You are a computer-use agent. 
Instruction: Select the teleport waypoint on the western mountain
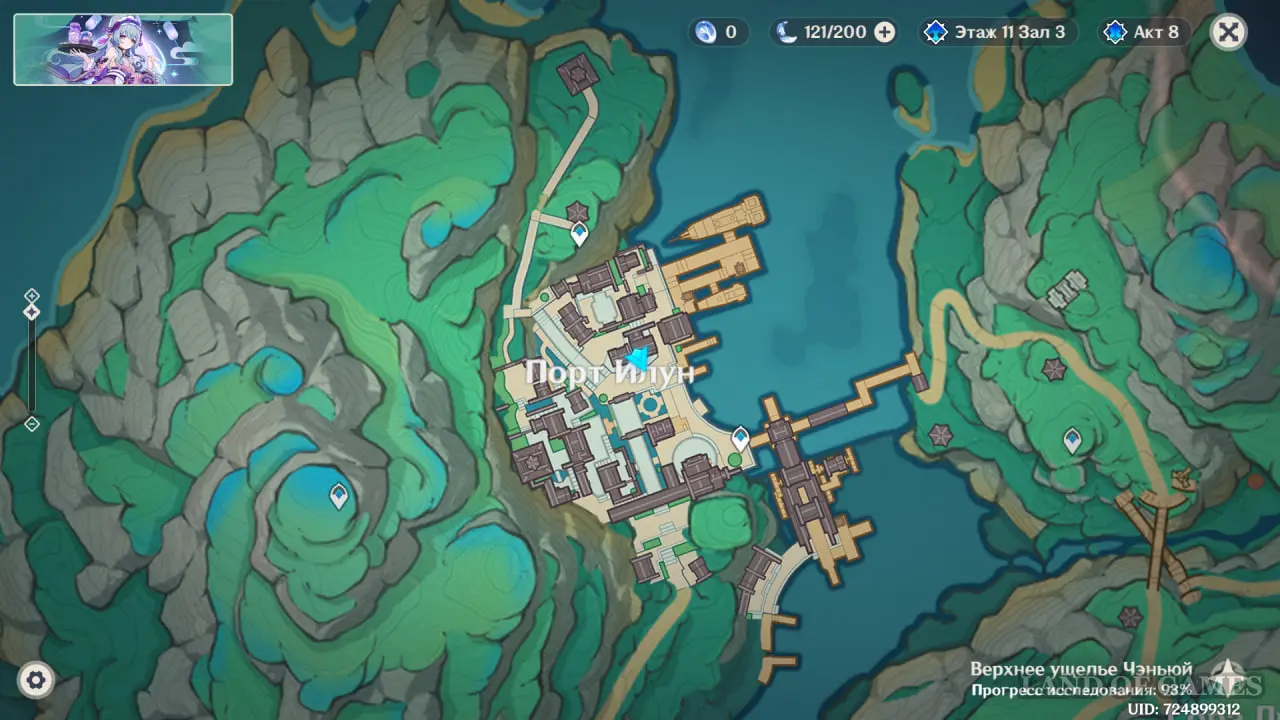pos(339,494)
